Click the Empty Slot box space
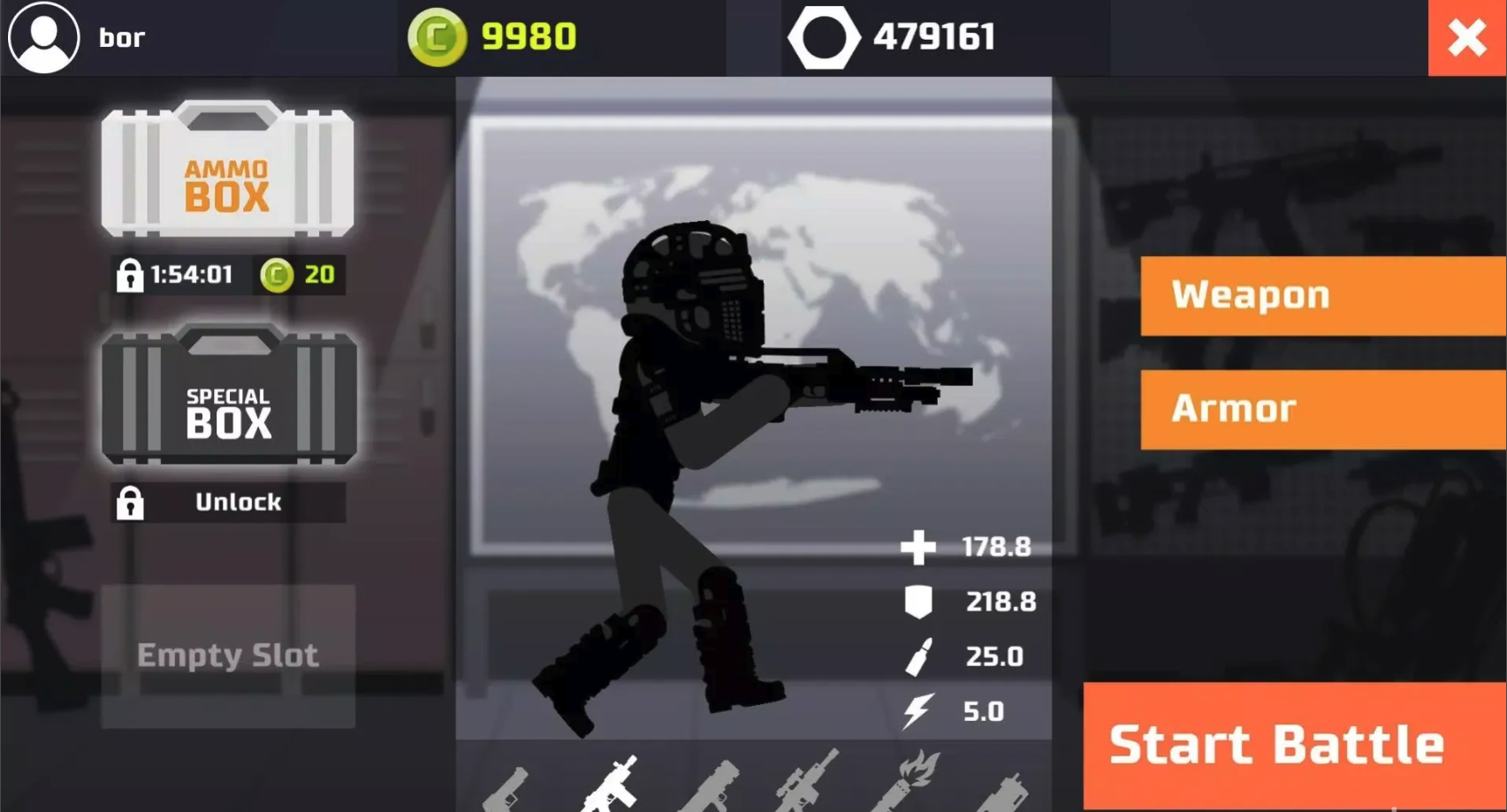Viewport: 1507px width, 812px height. tap(228, 656)
